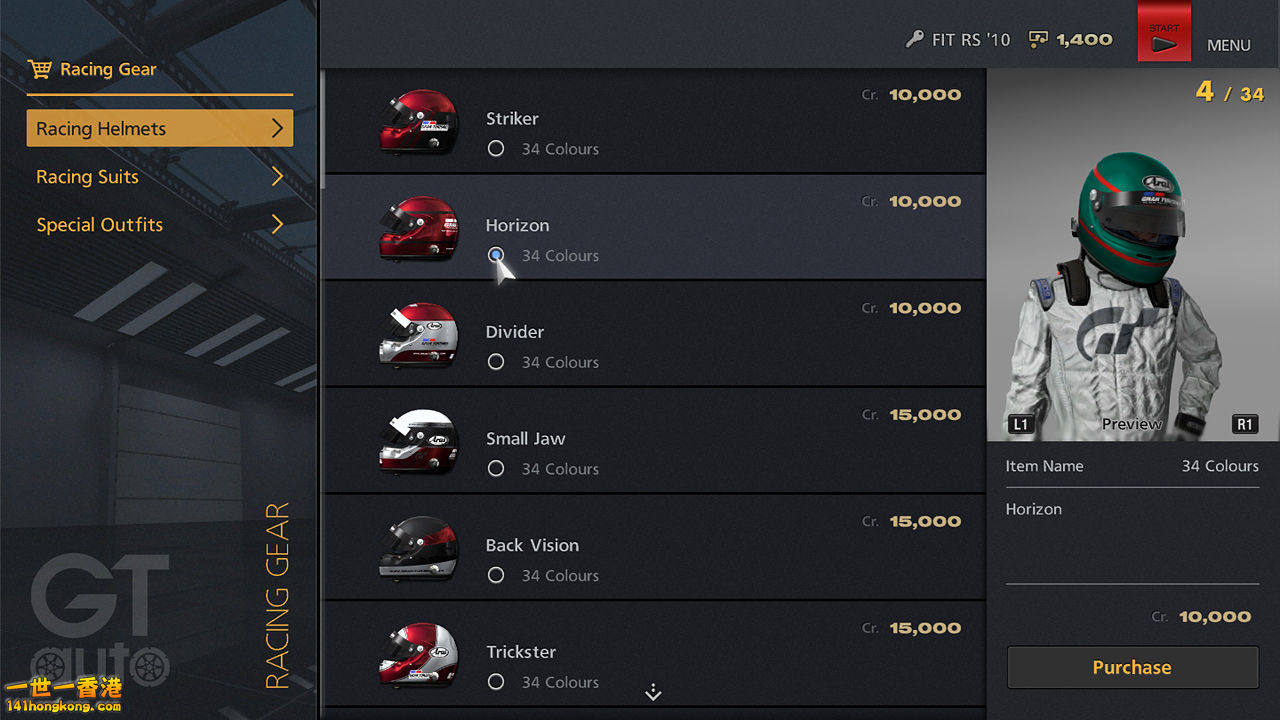Image resolution: width=1280 pixels, height=720 pixels.
Task: Click the wrench icon next to FIT RS '10
Action: pos(916,39)
